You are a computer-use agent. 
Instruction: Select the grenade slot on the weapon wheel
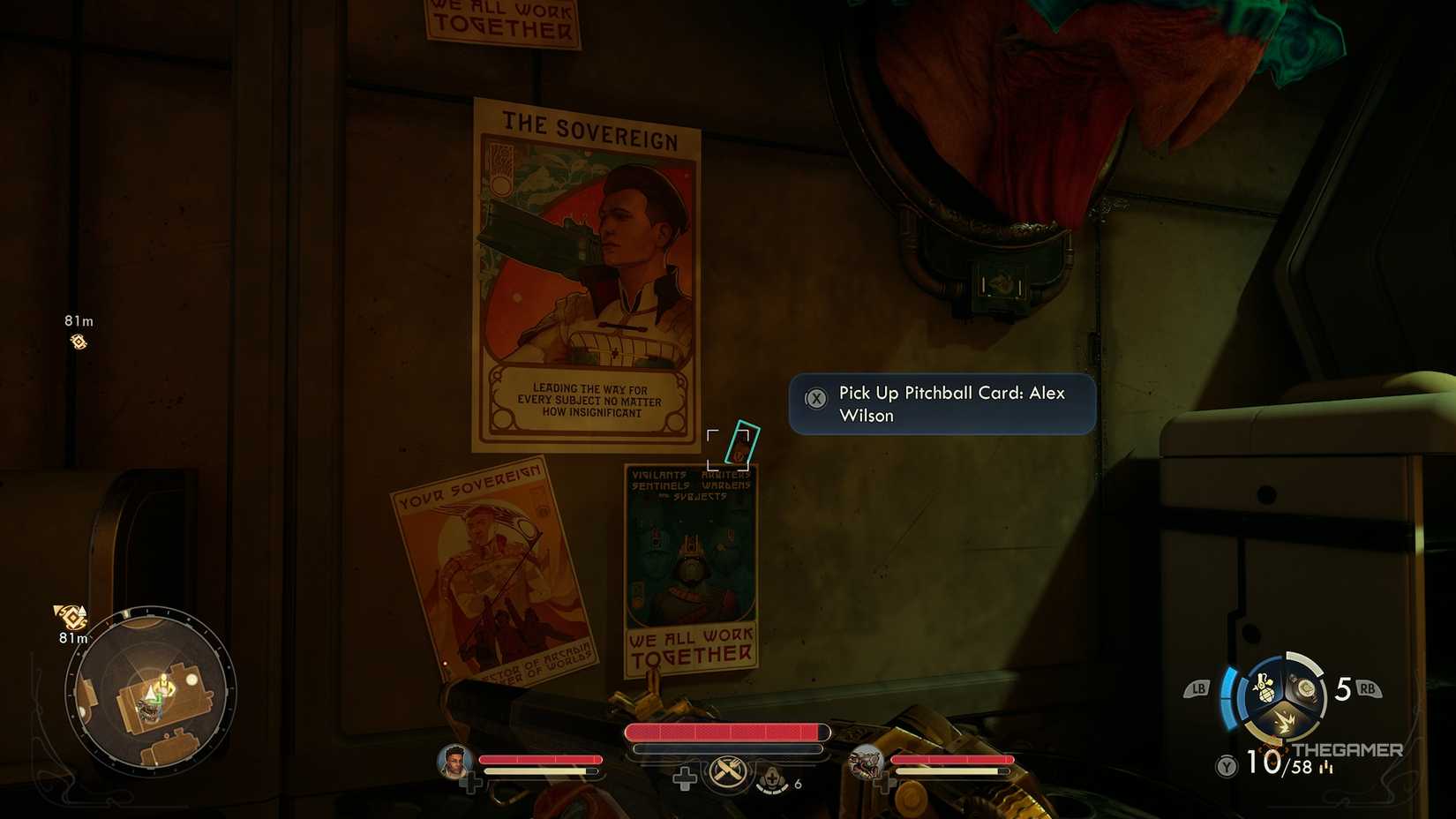point(1264,689)
